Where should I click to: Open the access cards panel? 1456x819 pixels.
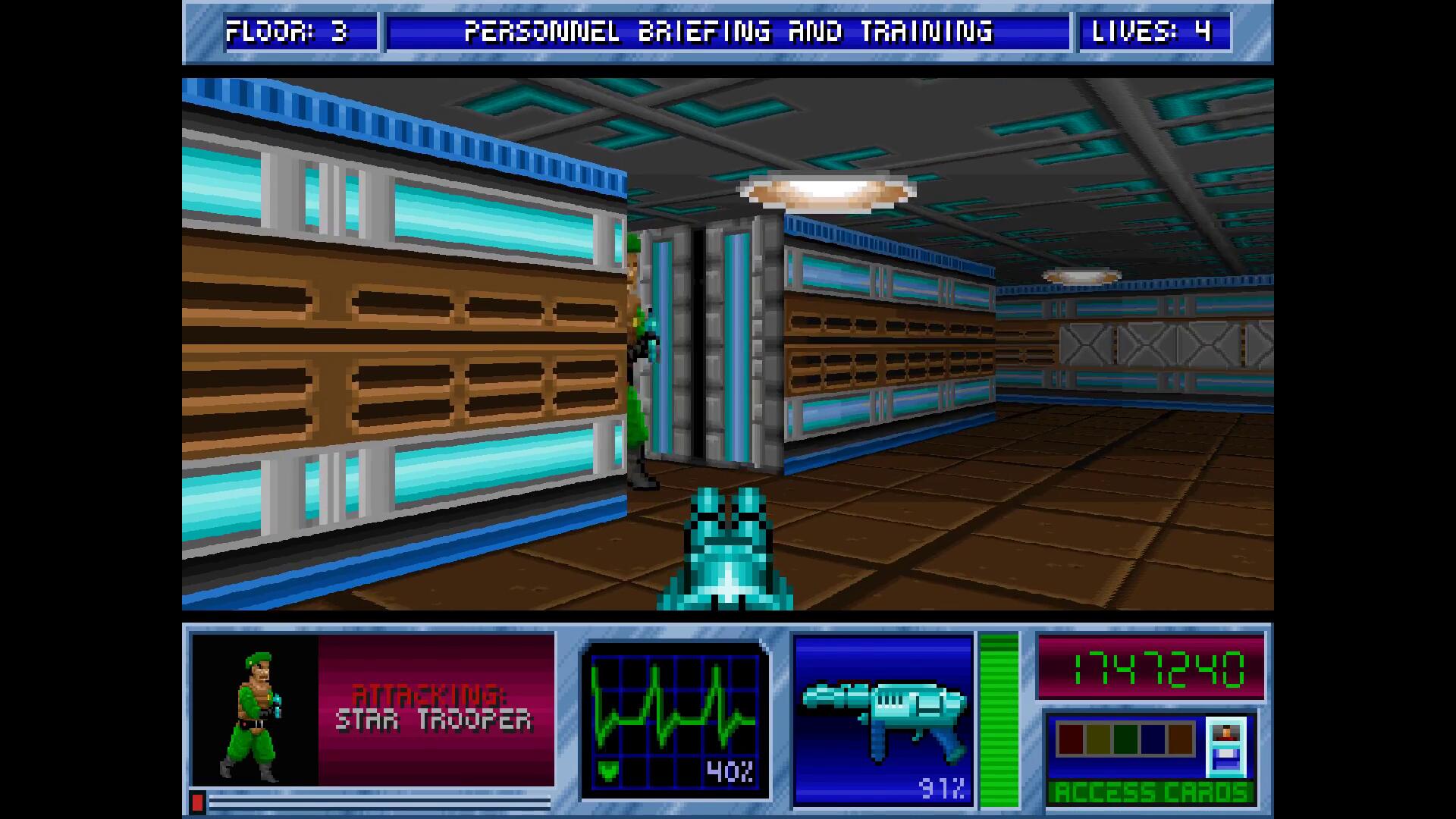[x=1150, y=792]
